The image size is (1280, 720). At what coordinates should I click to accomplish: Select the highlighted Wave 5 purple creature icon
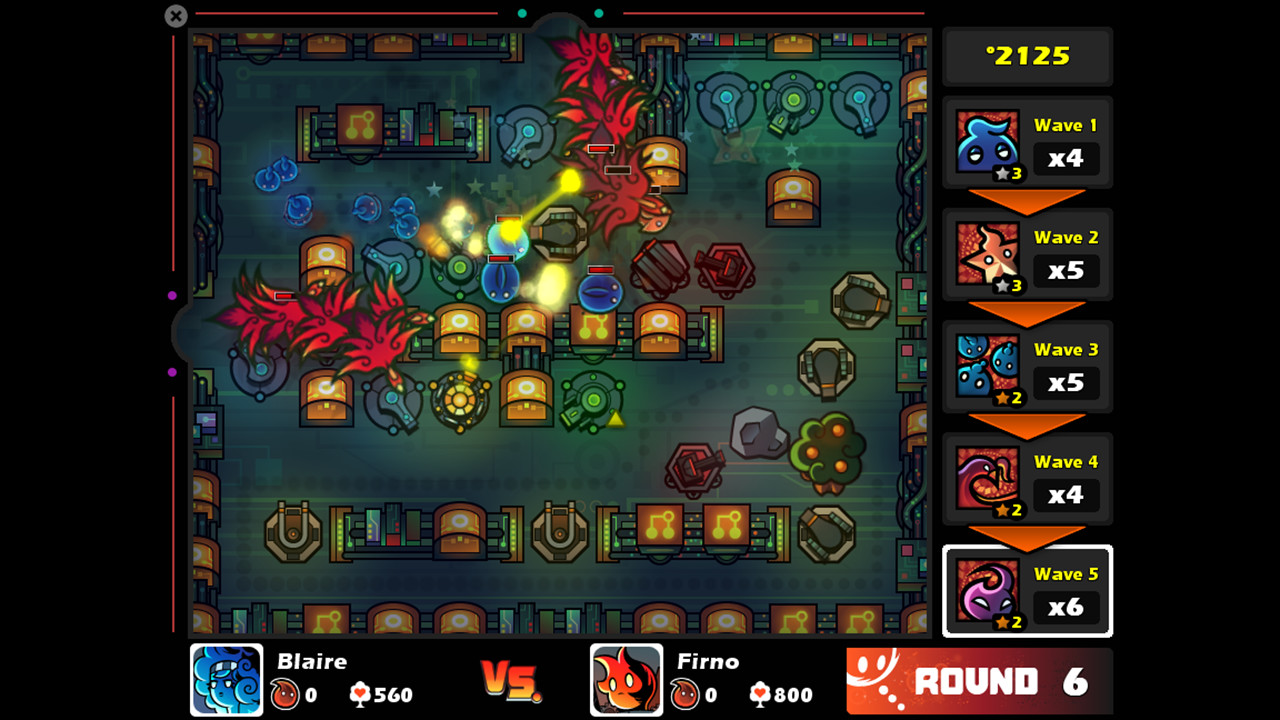click(988, 589)
